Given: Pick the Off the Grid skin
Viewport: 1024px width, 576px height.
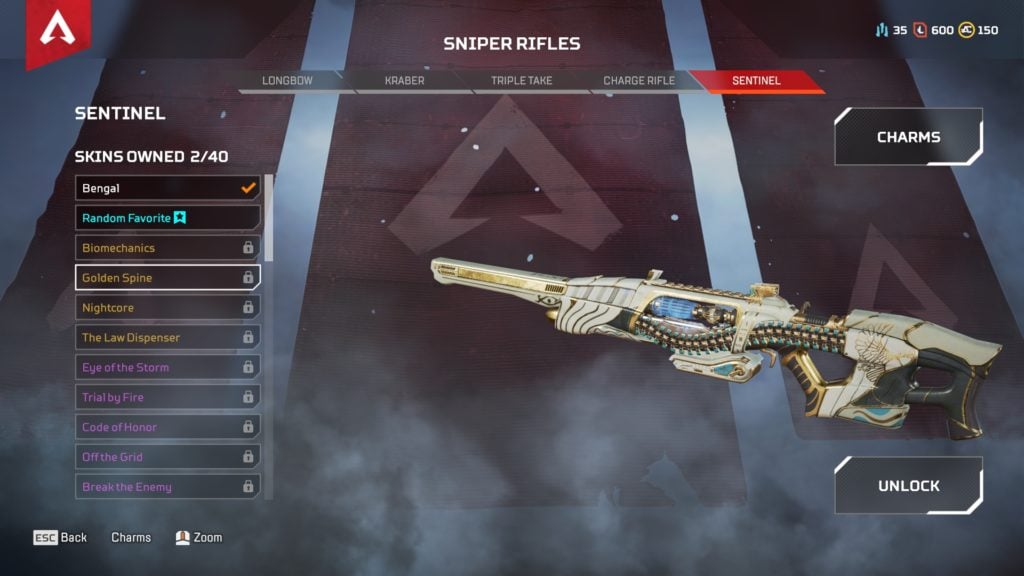Looking at the screenshot, I should pyautogui.click(x=167, y=457).
